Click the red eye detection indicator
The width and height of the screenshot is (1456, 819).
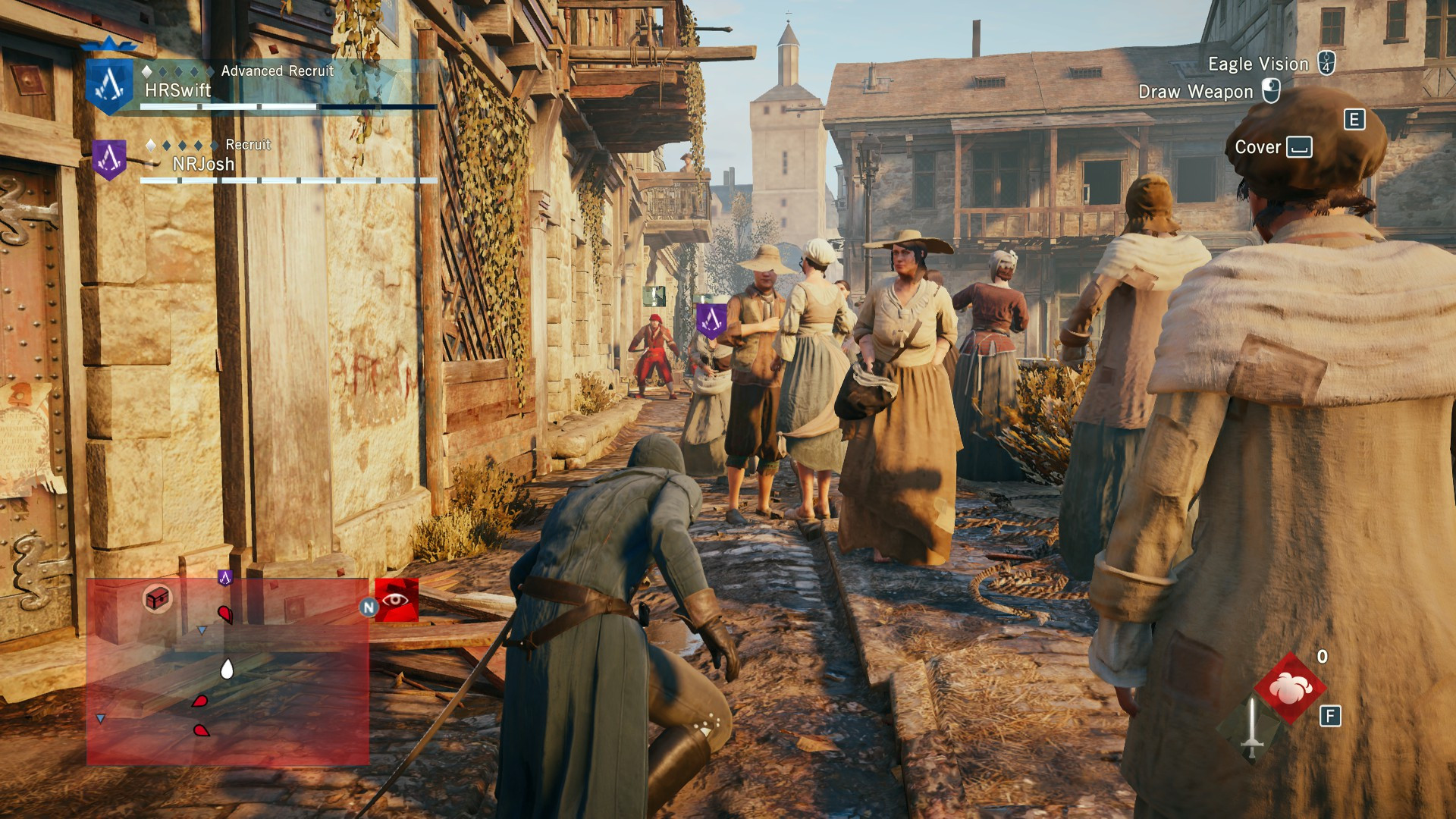[x=396, y=600]
